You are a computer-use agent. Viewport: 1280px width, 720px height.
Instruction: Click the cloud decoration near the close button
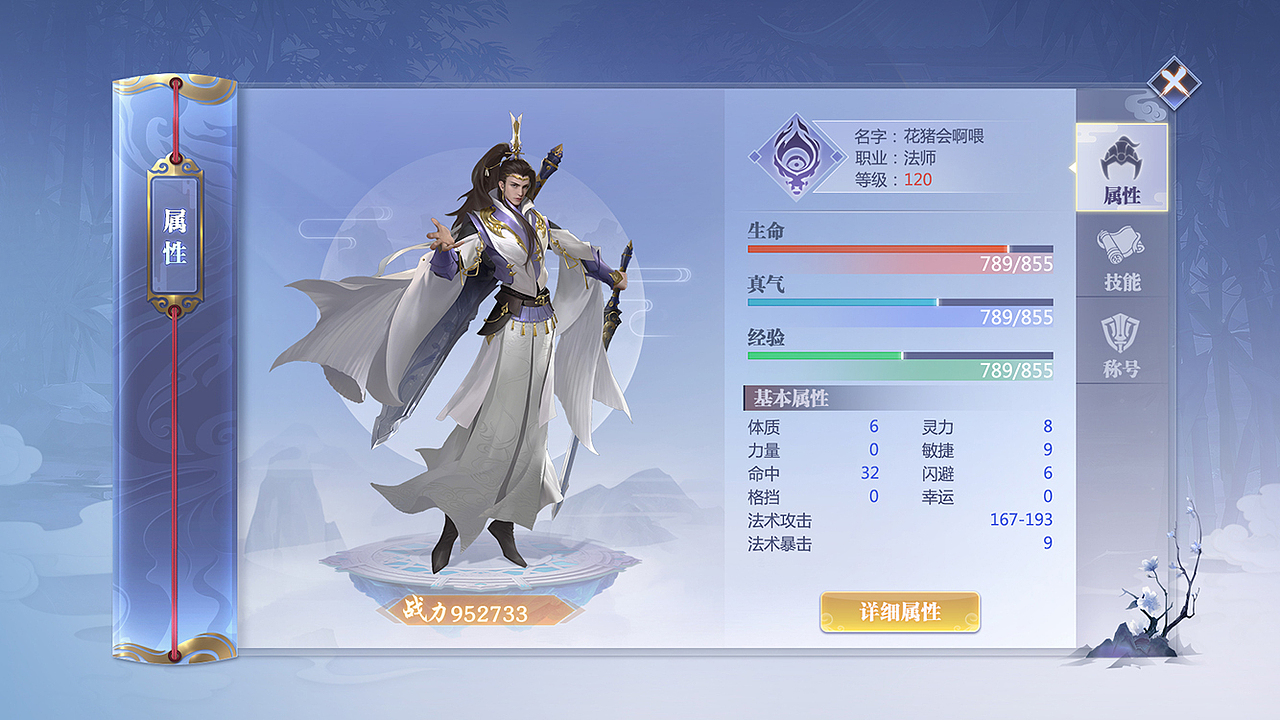1147,110
